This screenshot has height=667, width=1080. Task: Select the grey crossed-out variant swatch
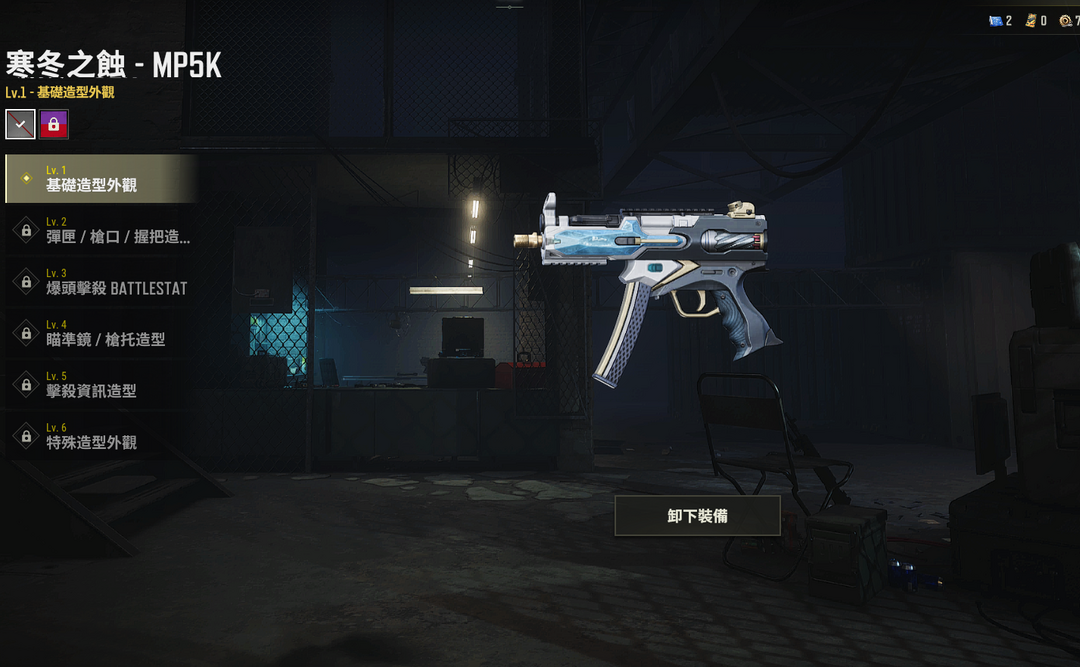coord(21,124)
